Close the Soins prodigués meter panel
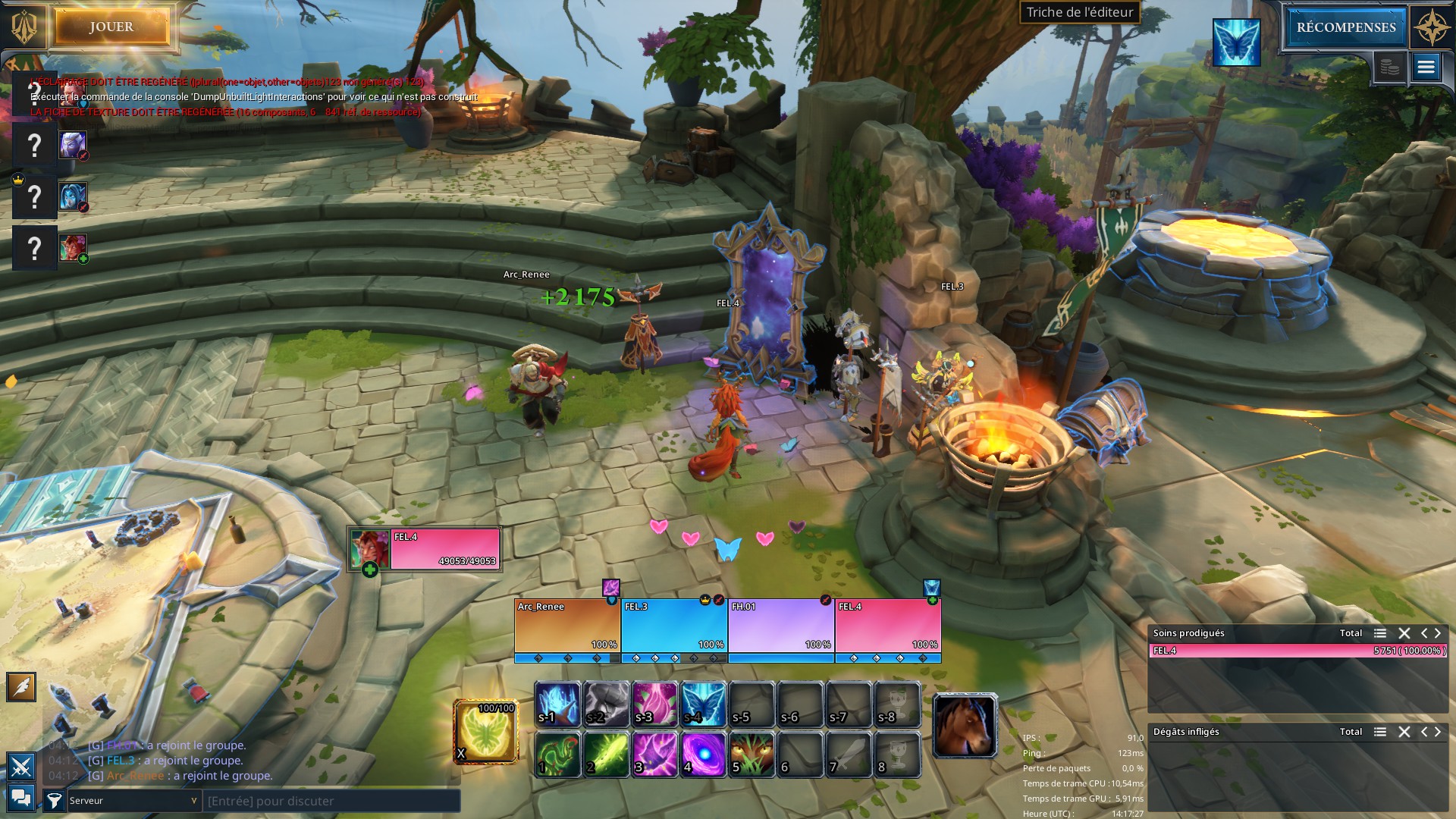 (x=1404, y=633)
